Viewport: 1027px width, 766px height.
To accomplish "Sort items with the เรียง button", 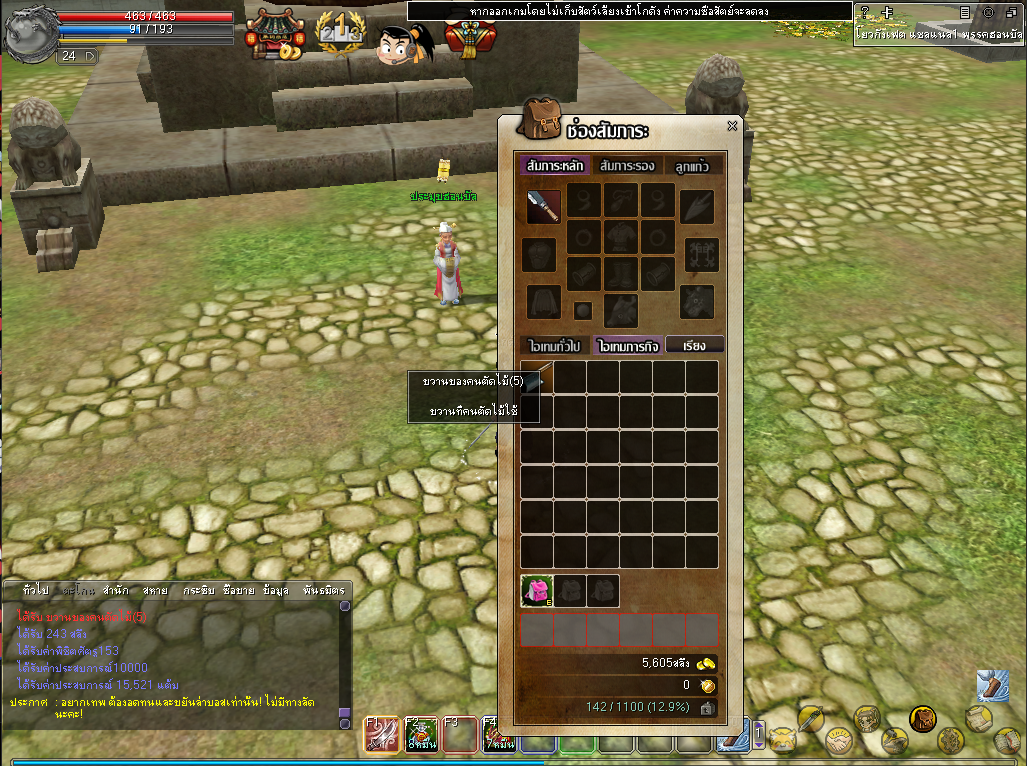I will pos(695,345).
